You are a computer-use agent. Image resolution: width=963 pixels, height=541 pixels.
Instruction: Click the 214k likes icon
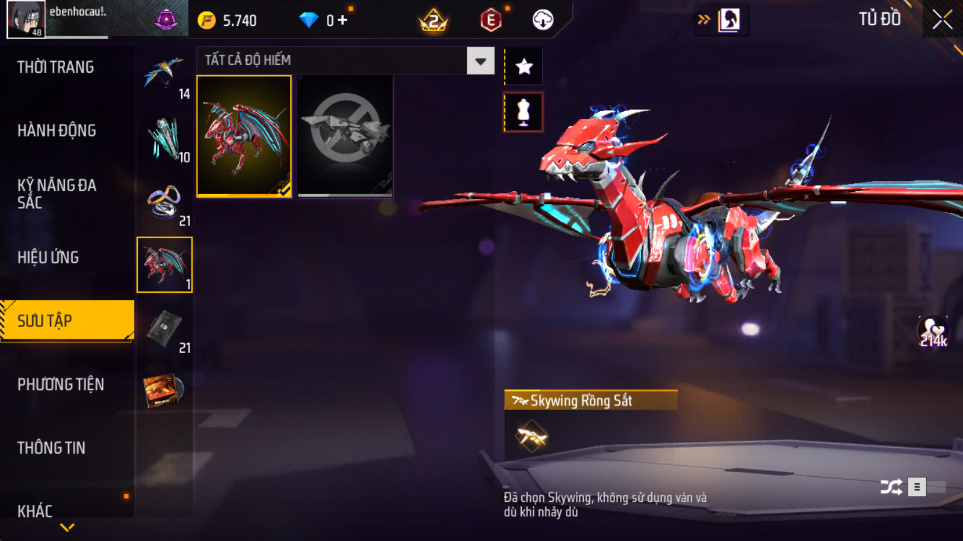934,333
